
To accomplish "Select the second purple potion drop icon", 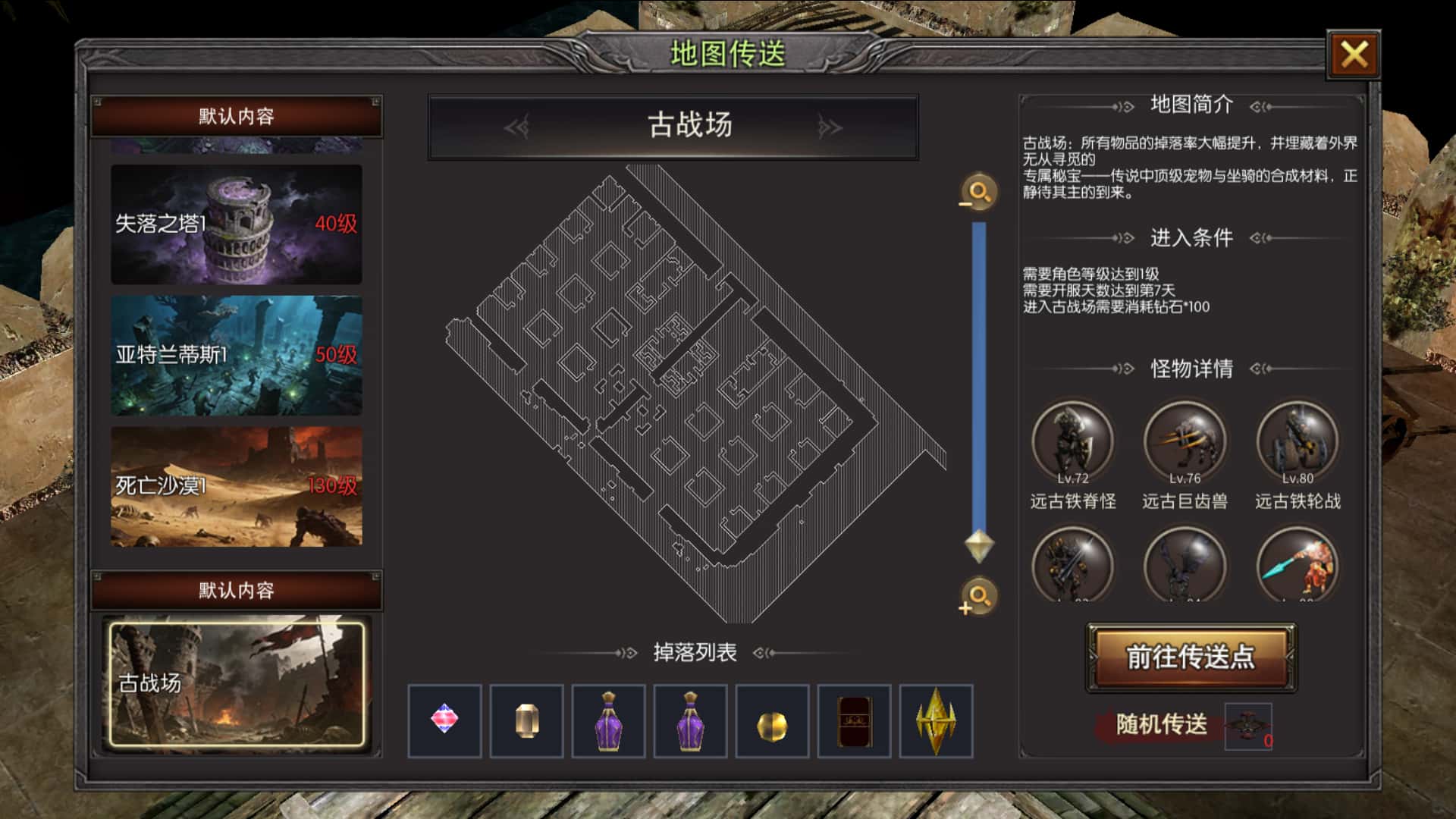I will click(x=690, y=722).
